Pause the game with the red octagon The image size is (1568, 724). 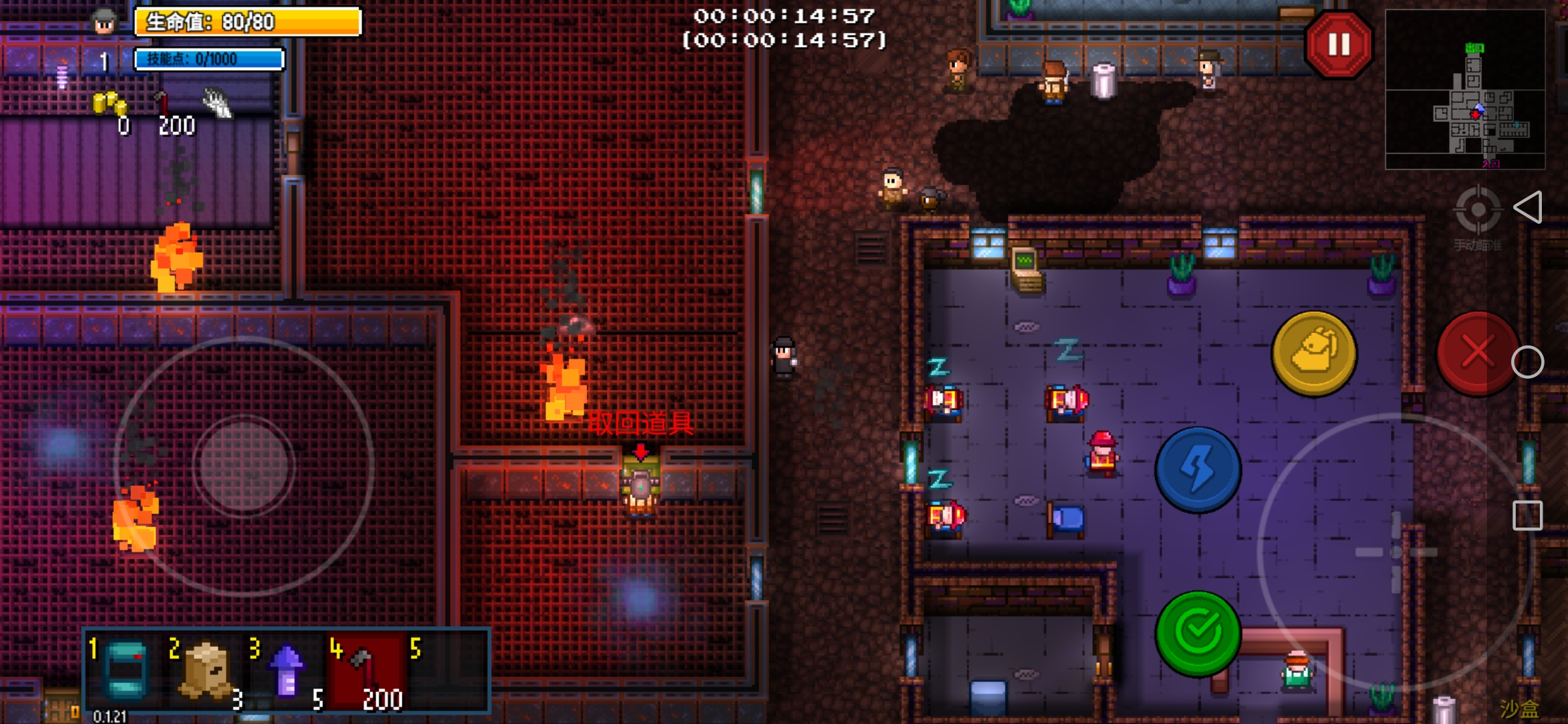click(1338, 46)
